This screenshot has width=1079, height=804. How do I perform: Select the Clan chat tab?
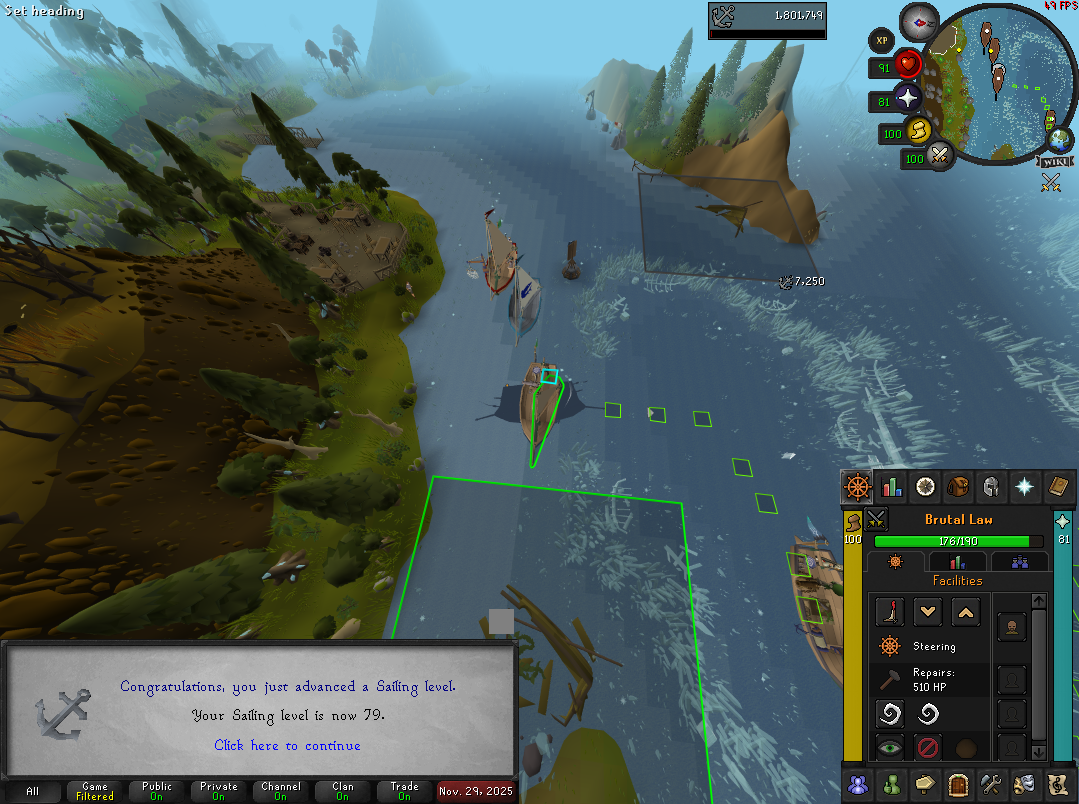343,791
